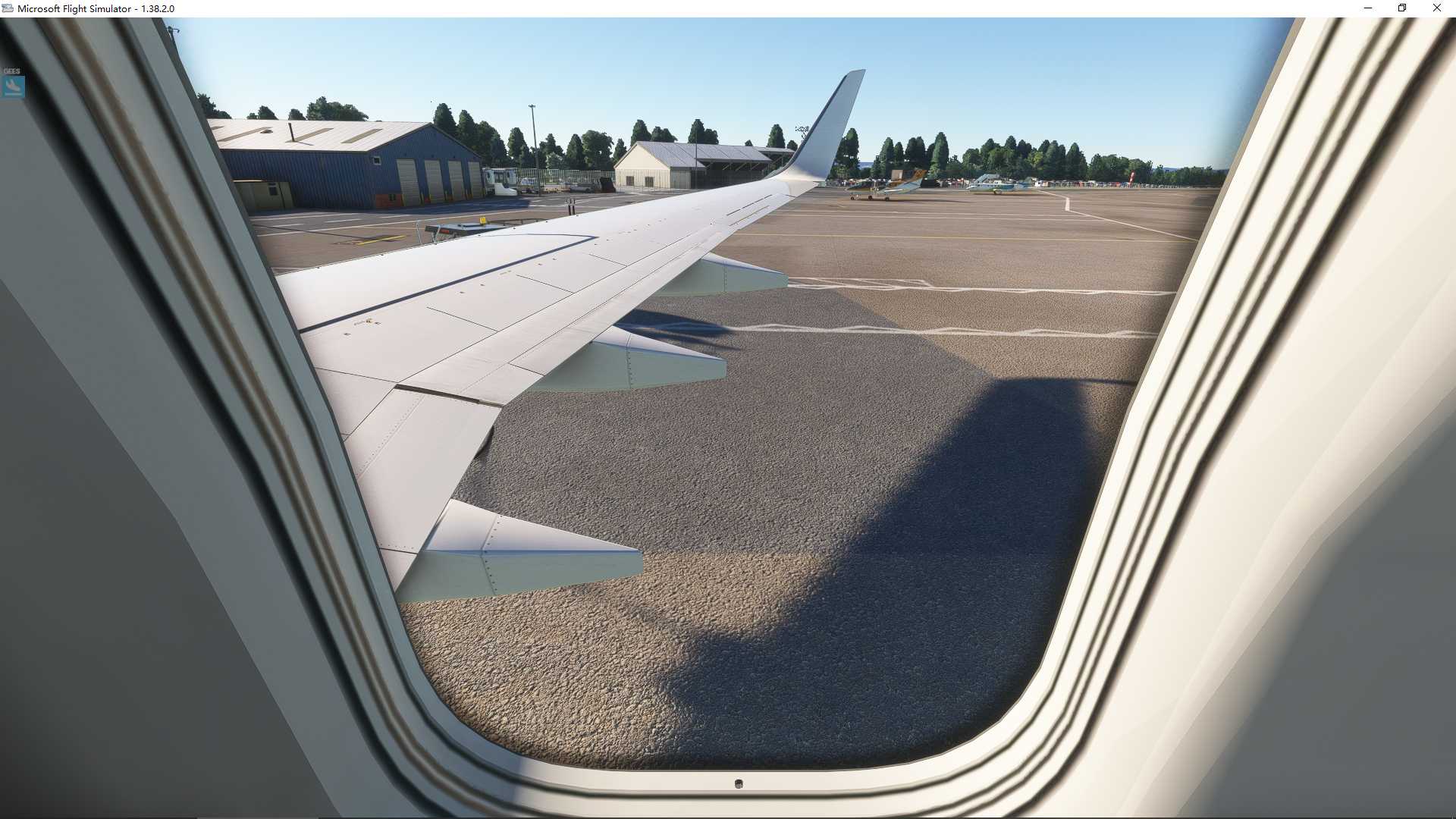Click the landing airplane symbol in the GEES widget

tap(11, 86)
